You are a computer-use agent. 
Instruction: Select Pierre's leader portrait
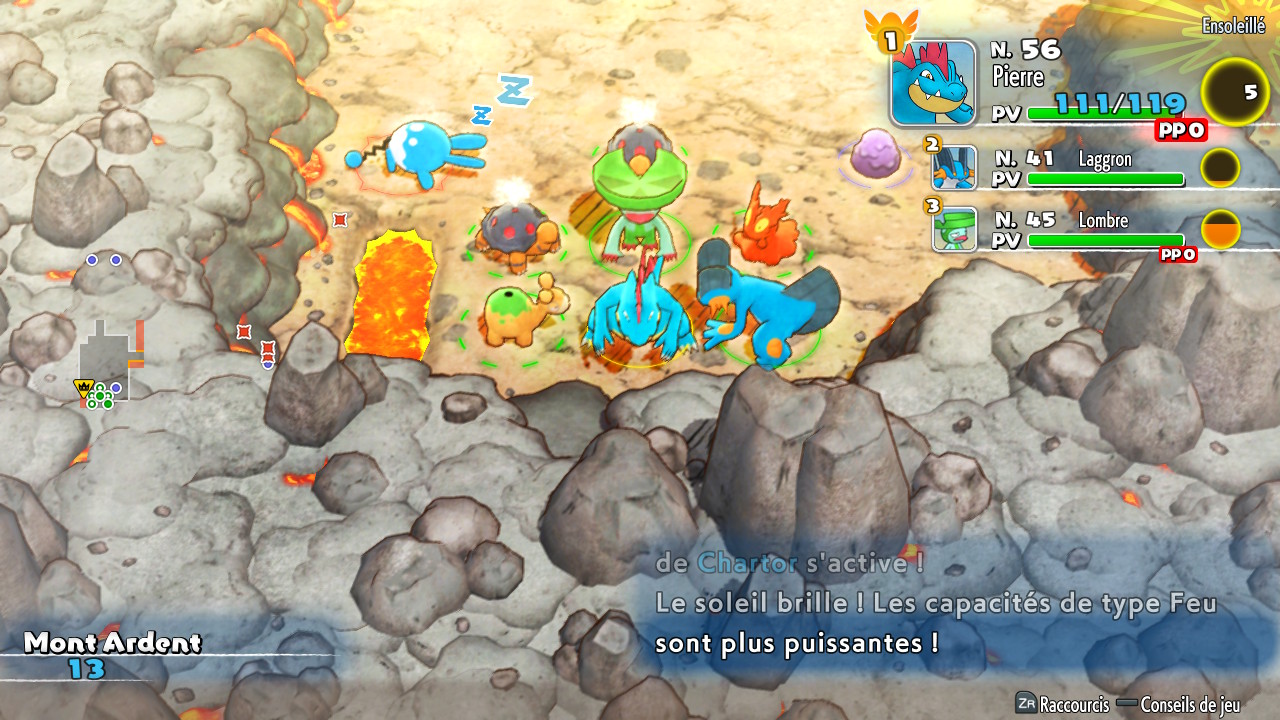click(933, 83)
